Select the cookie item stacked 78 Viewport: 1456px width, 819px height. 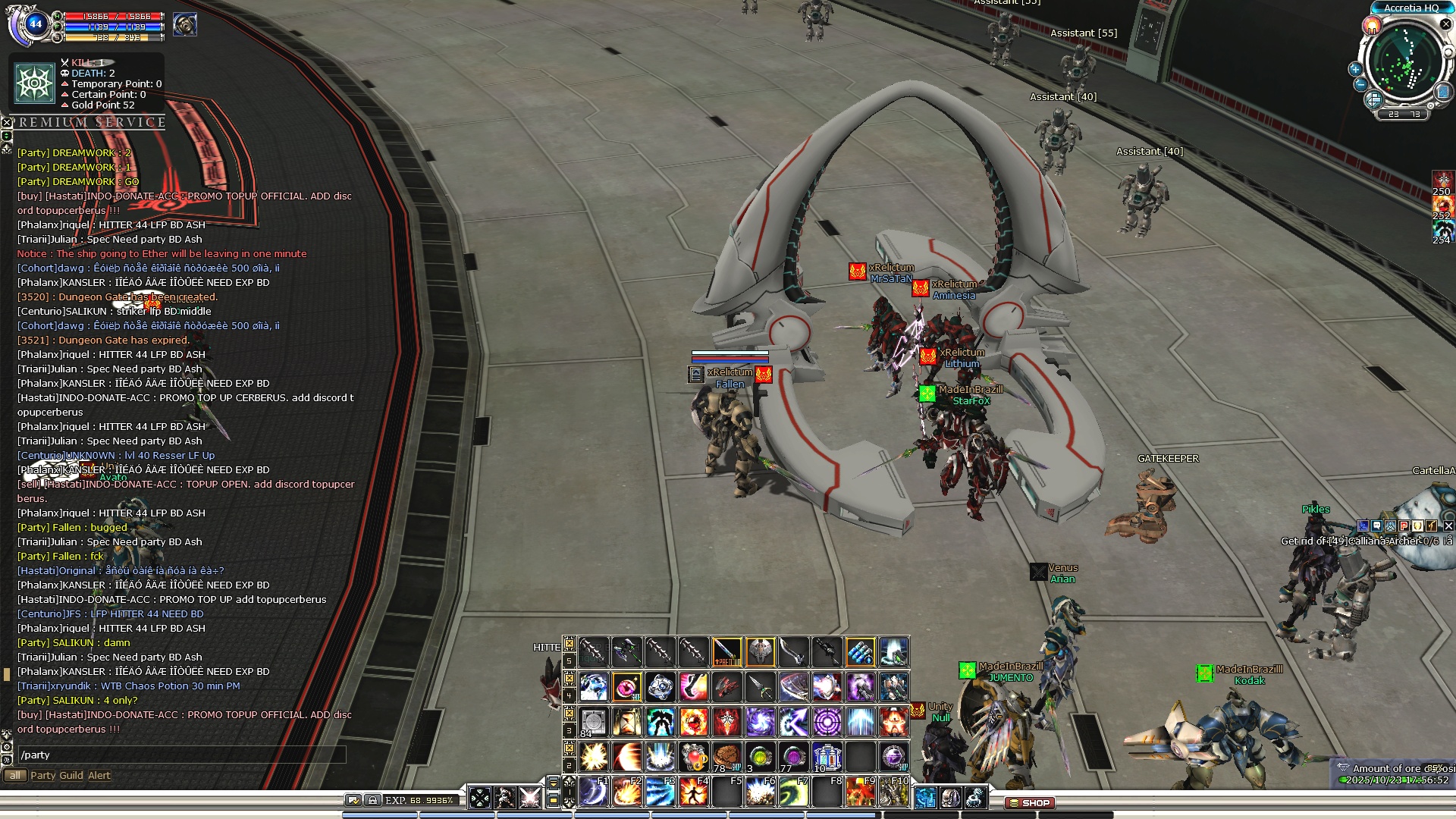(x=726, y=757)
